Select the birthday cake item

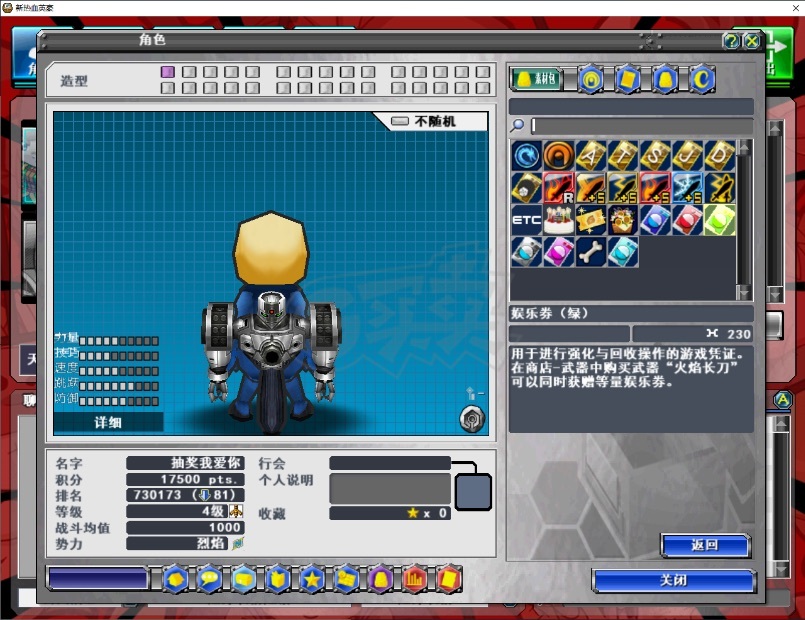click(559, 220)
